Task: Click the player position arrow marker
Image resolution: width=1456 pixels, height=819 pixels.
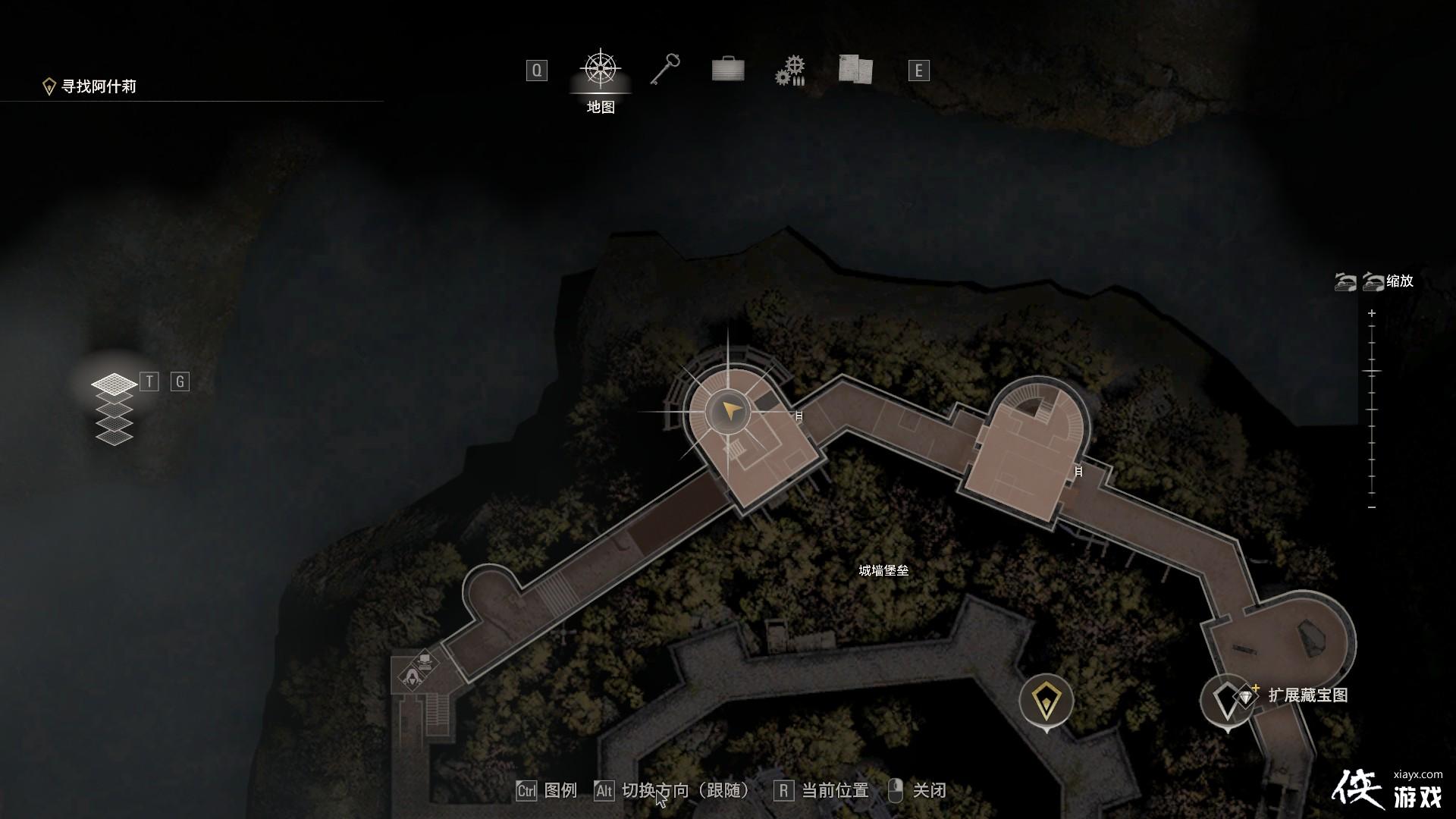Action: point(730,413)
